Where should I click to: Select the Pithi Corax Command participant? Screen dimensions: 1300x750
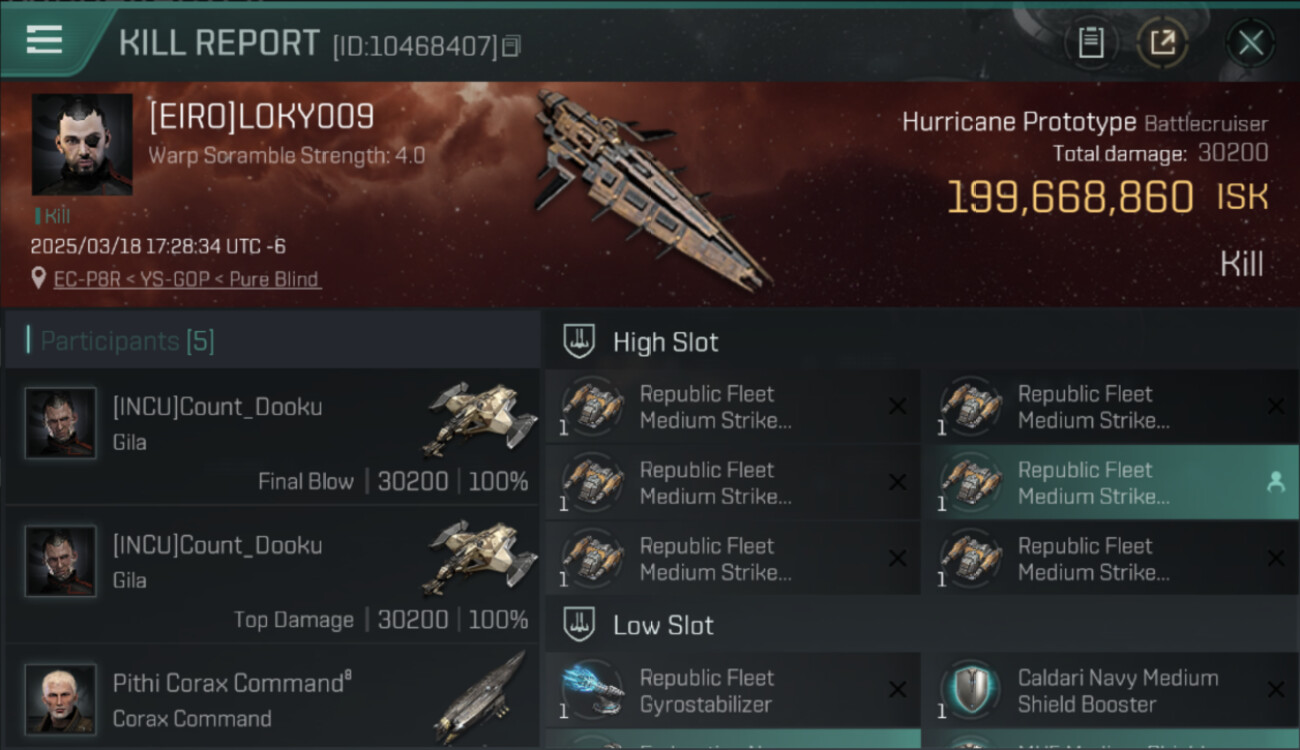(x=272, y=699)
